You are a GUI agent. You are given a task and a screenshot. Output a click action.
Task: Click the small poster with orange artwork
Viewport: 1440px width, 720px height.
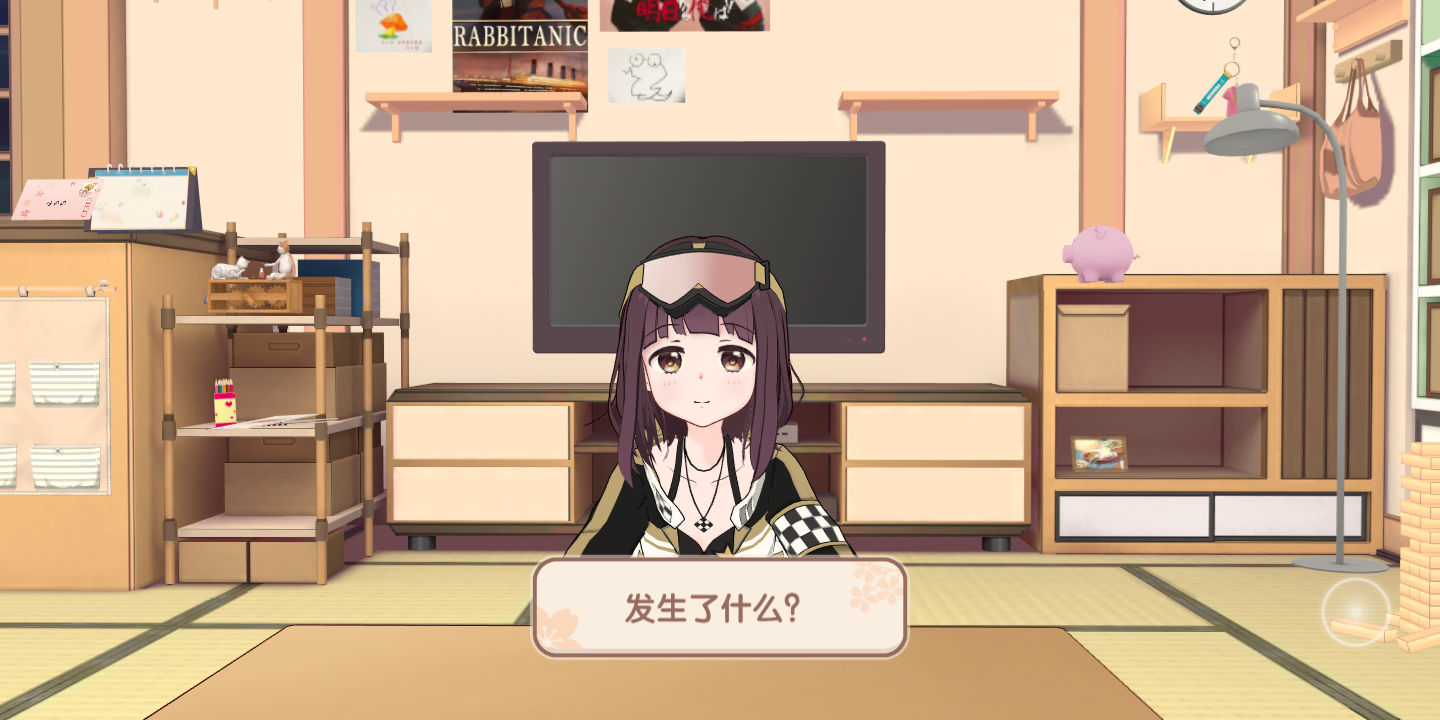[x=392, y=27]
